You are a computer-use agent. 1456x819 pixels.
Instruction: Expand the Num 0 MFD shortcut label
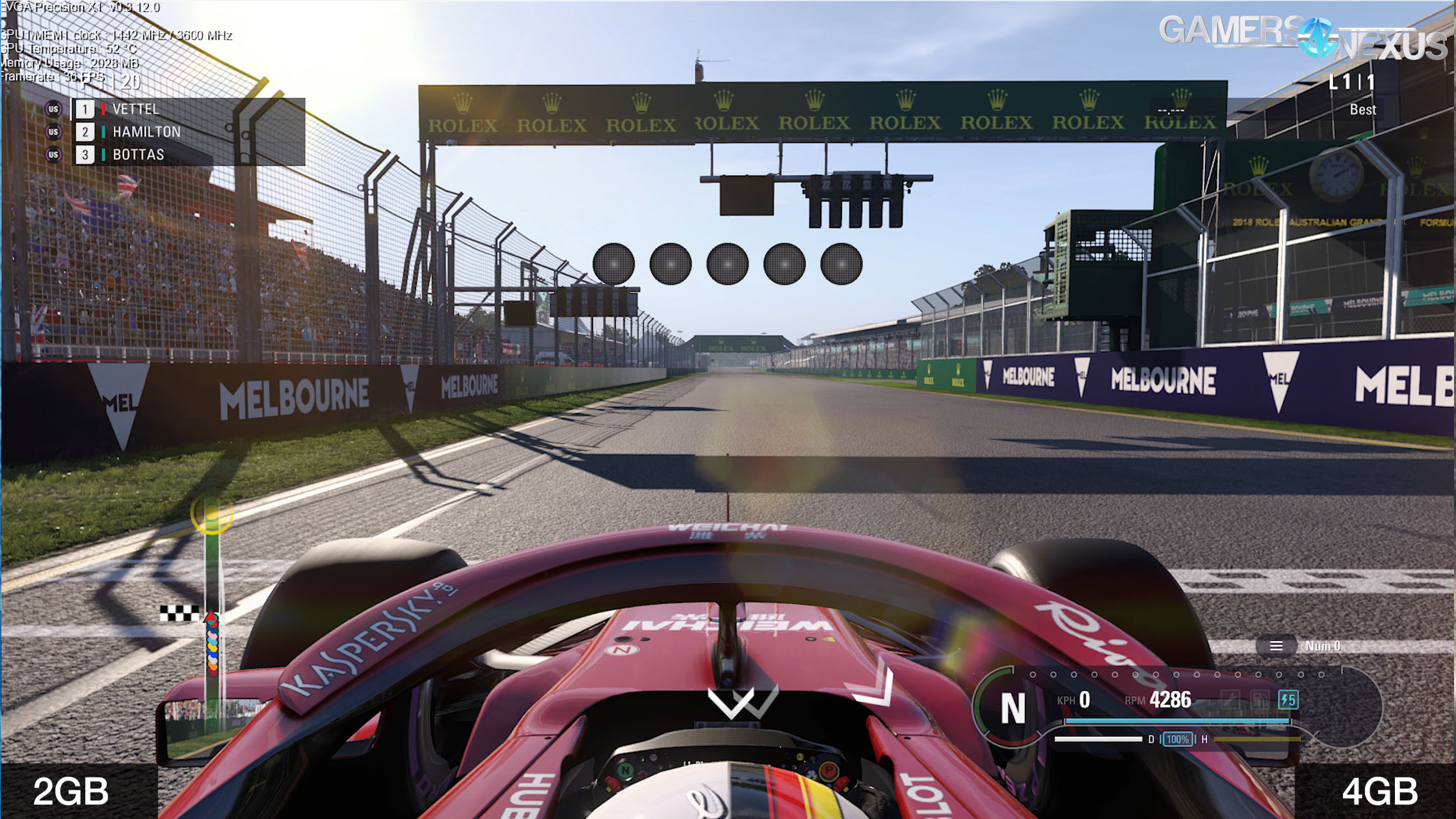tap(1325, 645)
